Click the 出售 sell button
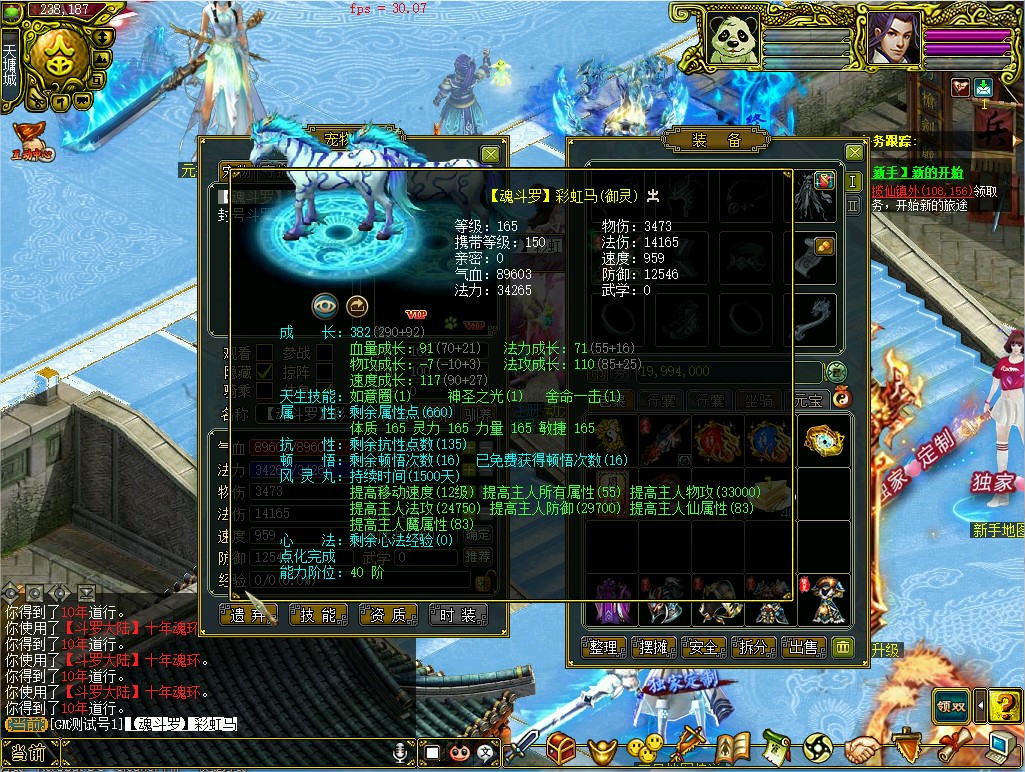This screenshot has height=772, width=1025. [x=804, y=648]
